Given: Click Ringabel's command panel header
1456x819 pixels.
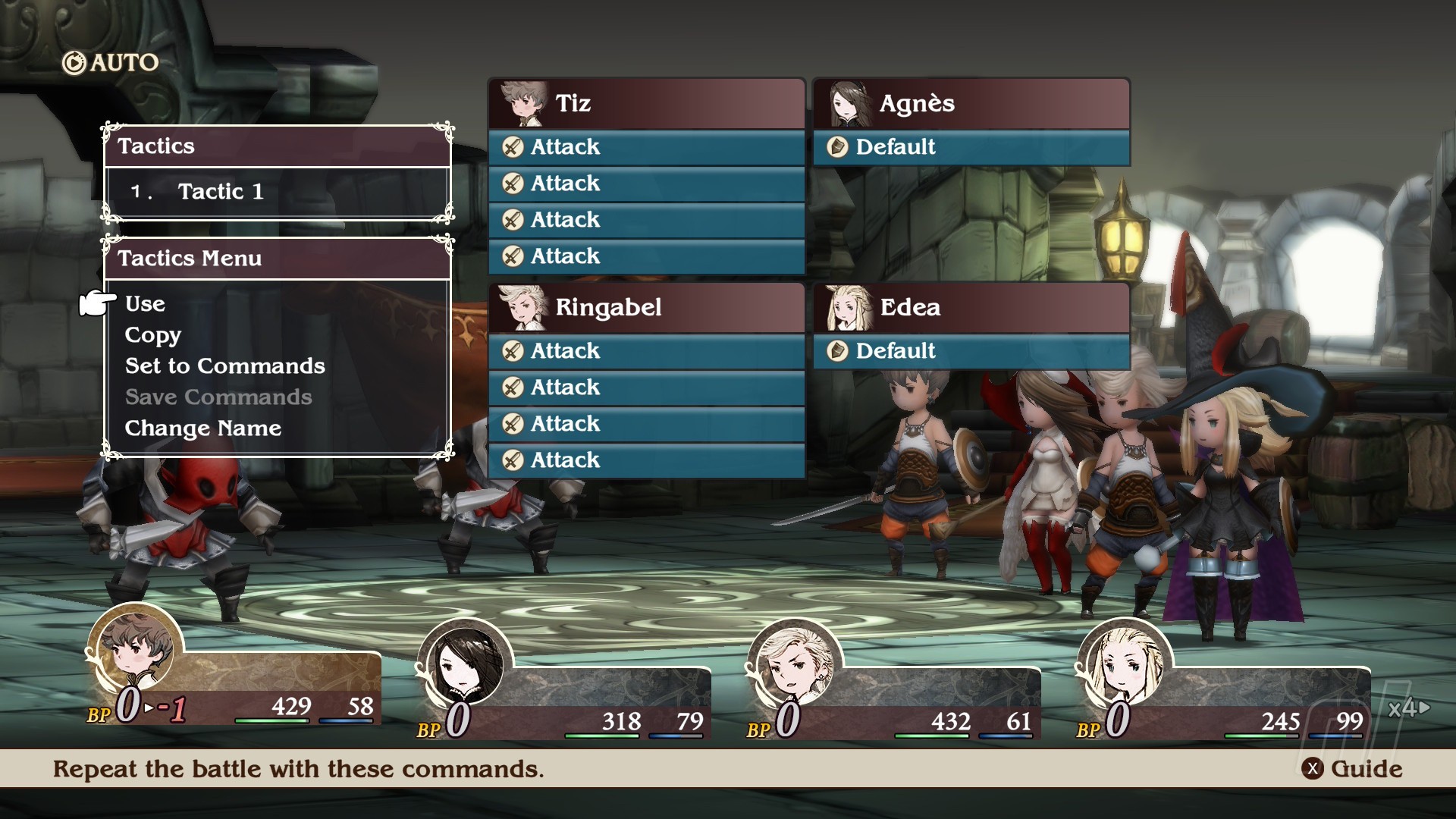Looking at the screenshot, I should pos(646,308).
